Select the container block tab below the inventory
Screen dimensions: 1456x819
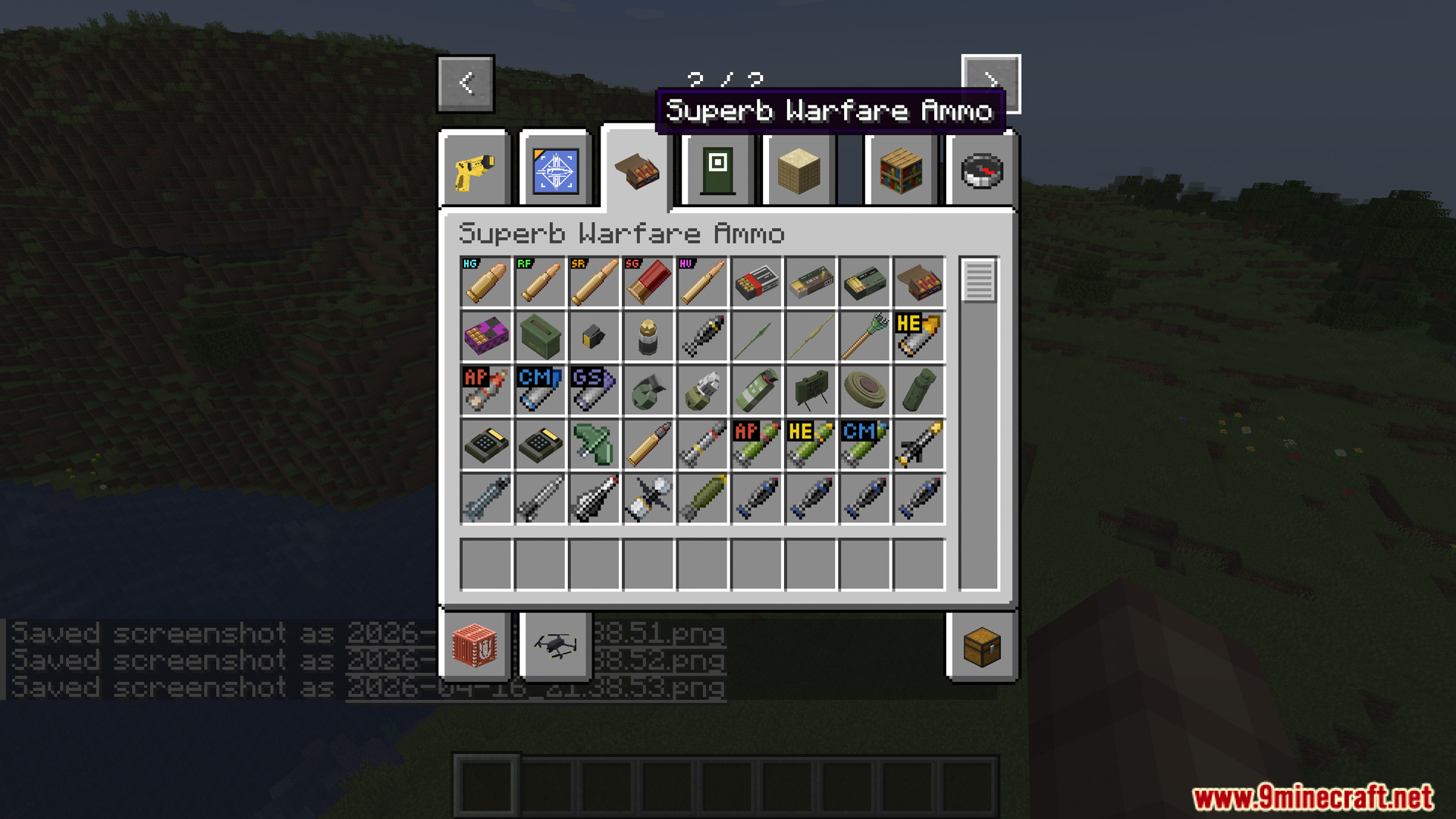[x=475, y=646]
